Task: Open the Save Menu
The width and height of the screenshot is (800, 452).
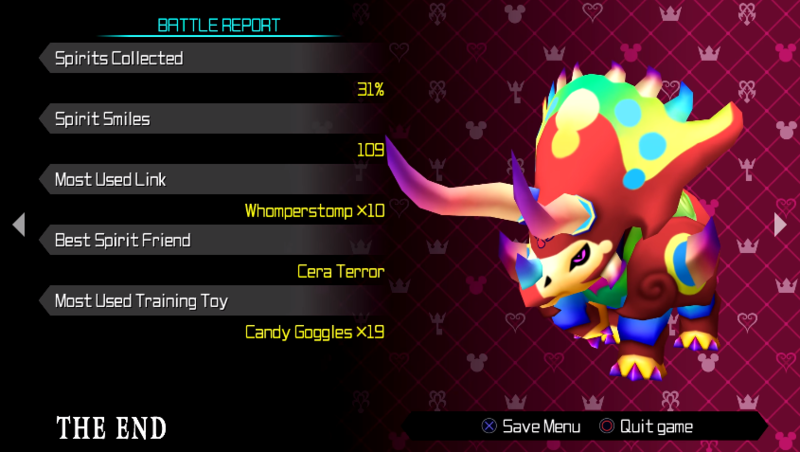Action: click(531, 426)
